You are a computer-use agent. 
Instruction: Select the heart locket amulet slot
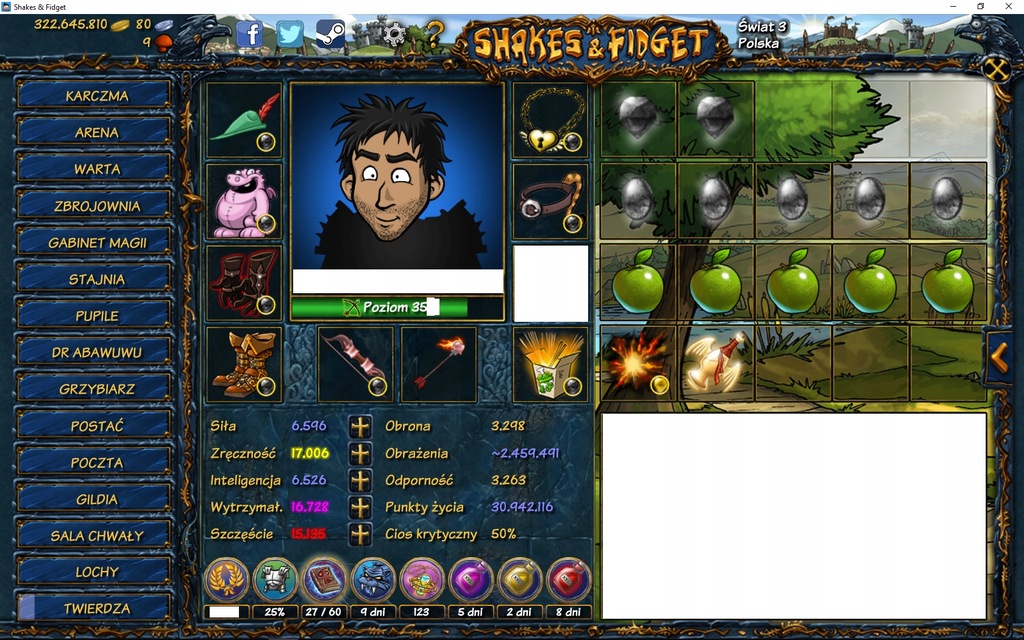pos(550,119)
